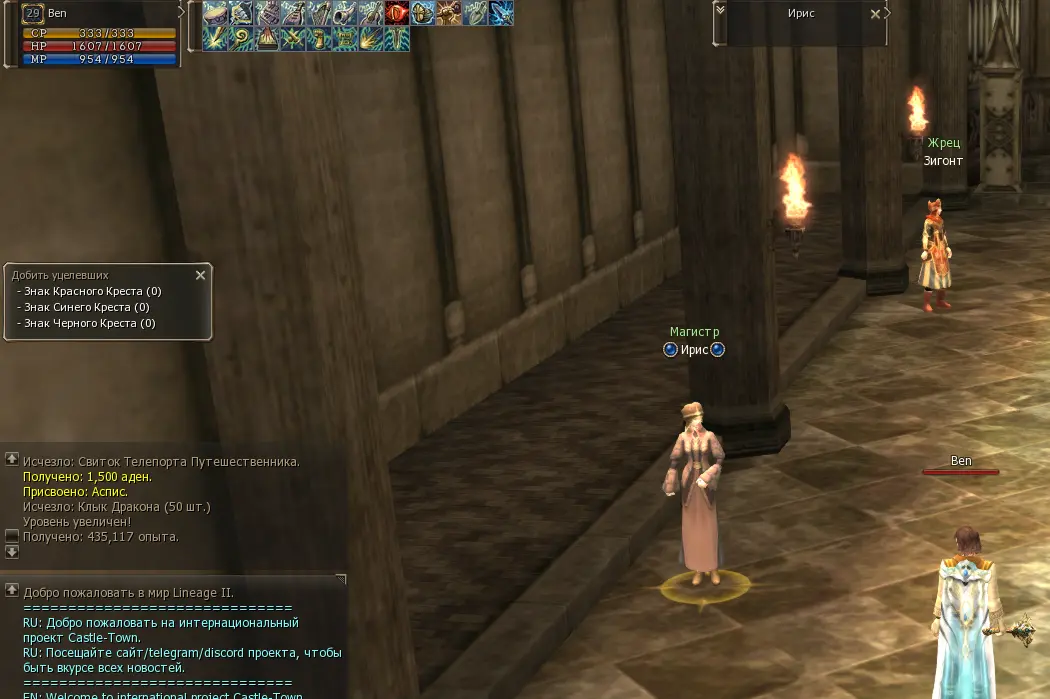
Task: Click the pyramid buff icon
Action: (x=267, y=39)
